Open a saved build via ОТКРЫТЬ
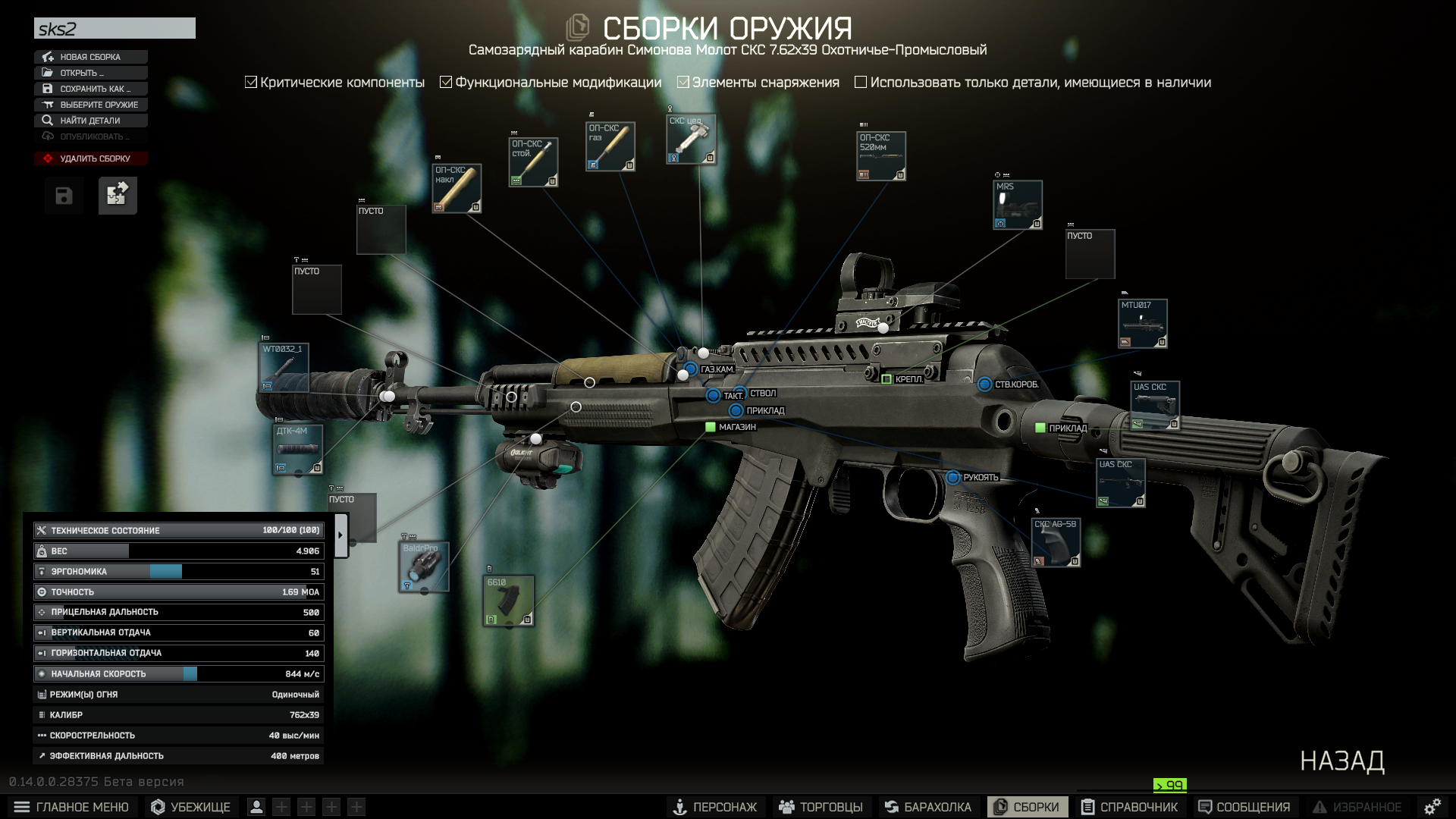This screenshot has height=819, width=1456. [90, 73]
